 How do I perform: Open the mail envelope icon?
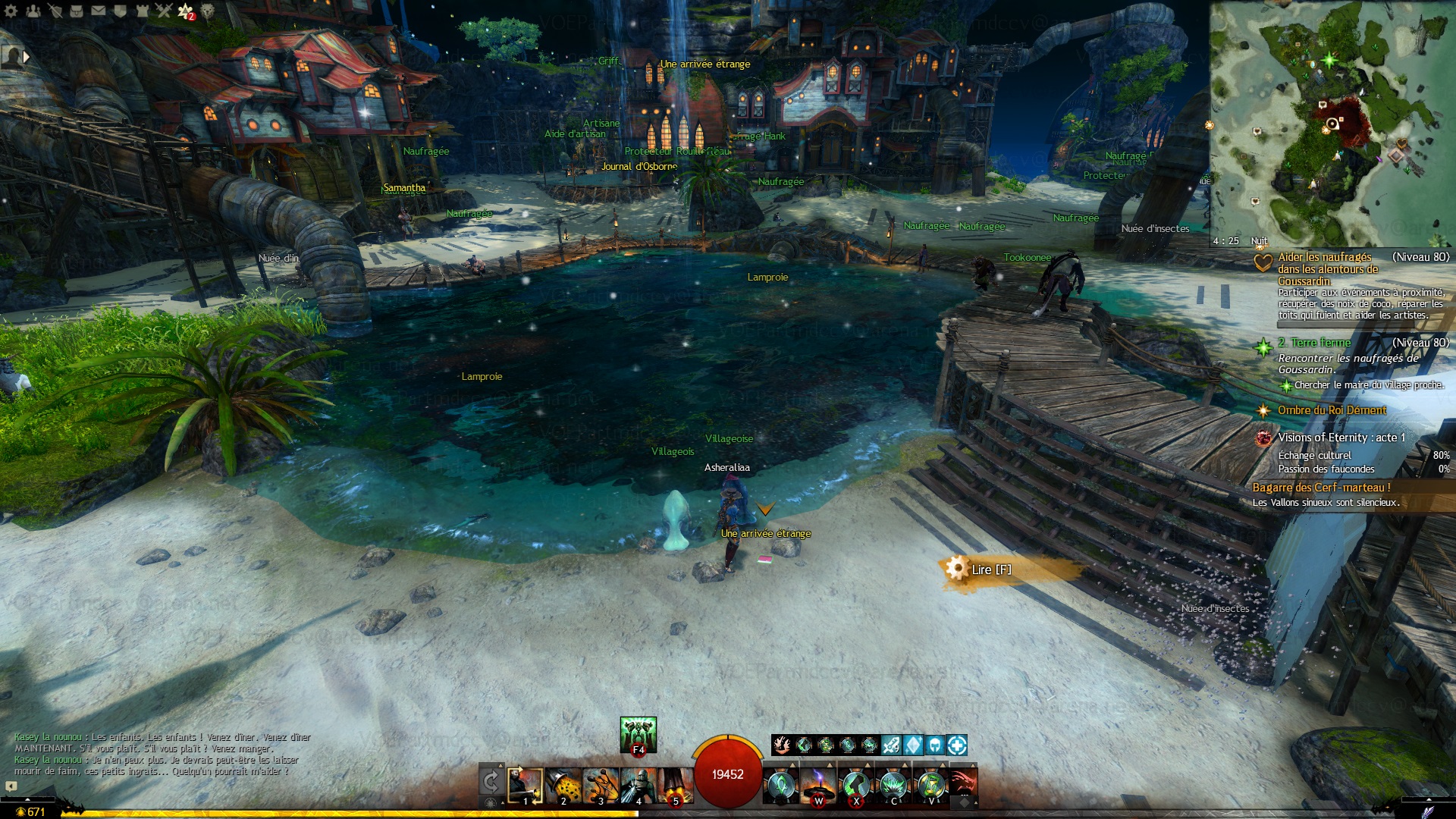(99, 11)
